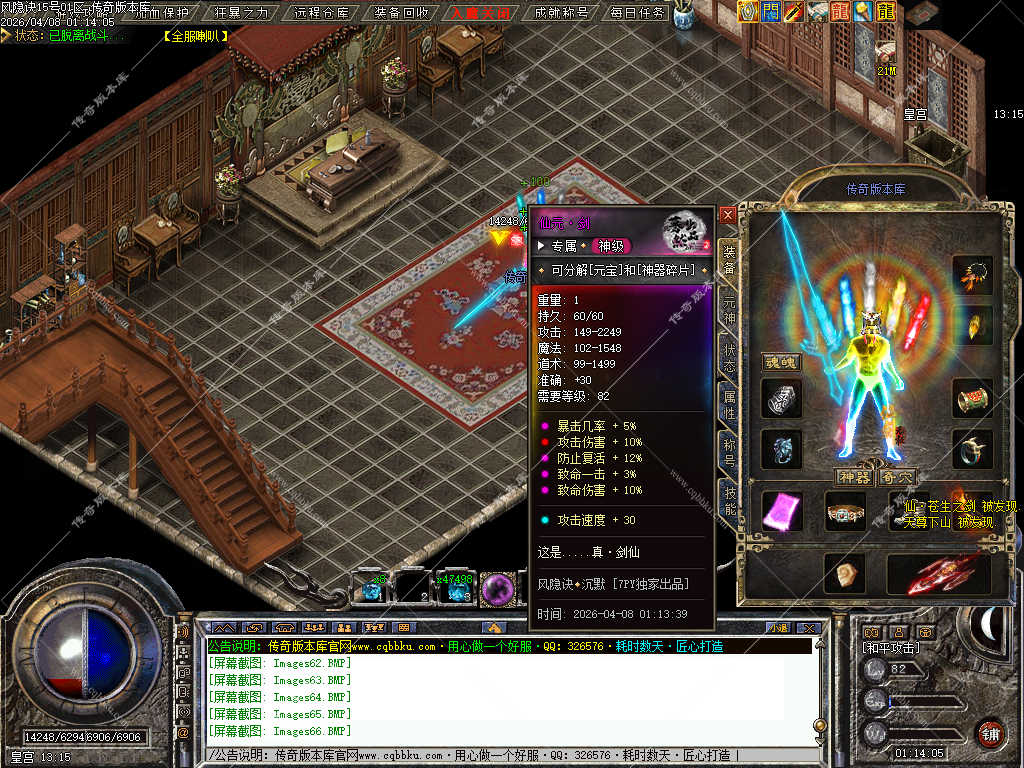Screen dimensions: 1024x768
Task: Select the jeweled belt equipment slot
Action: (x=845, y=511)
